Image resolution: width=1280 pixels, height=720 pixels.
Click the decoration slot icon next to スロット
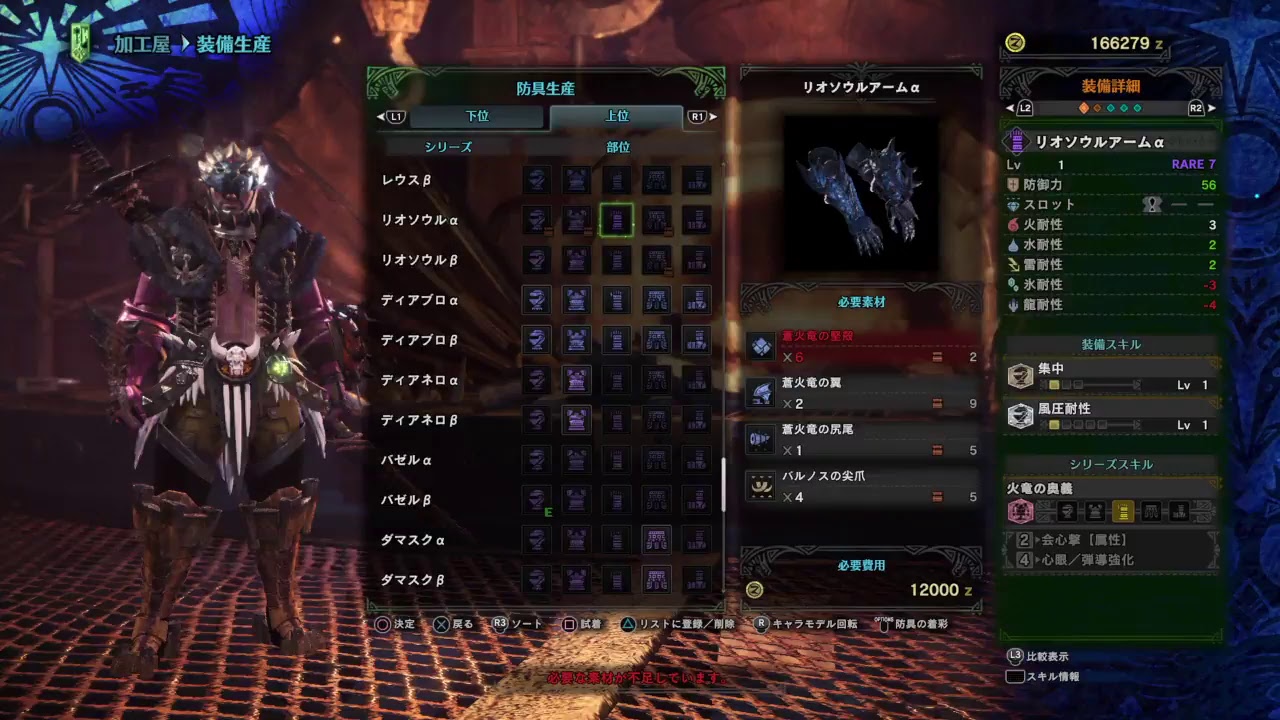point(1152,203)
